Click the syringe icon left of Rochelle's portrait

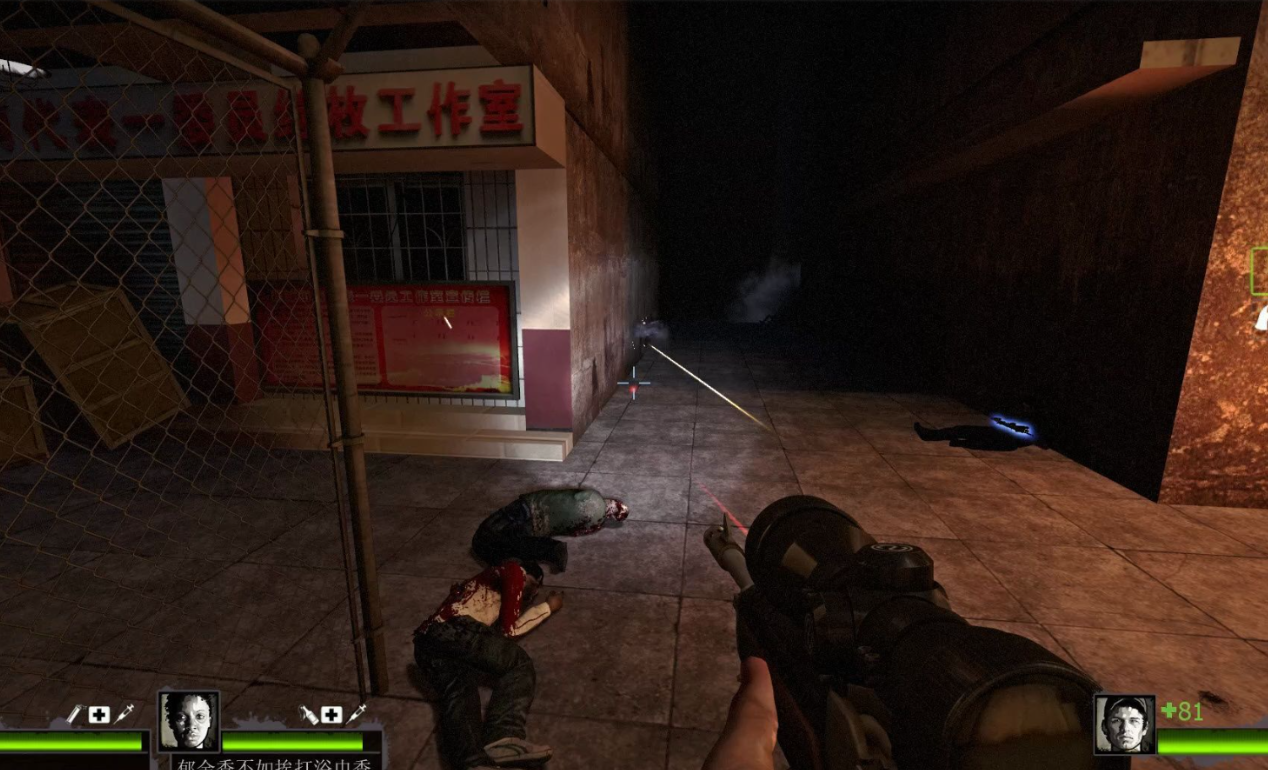[124, 713]
